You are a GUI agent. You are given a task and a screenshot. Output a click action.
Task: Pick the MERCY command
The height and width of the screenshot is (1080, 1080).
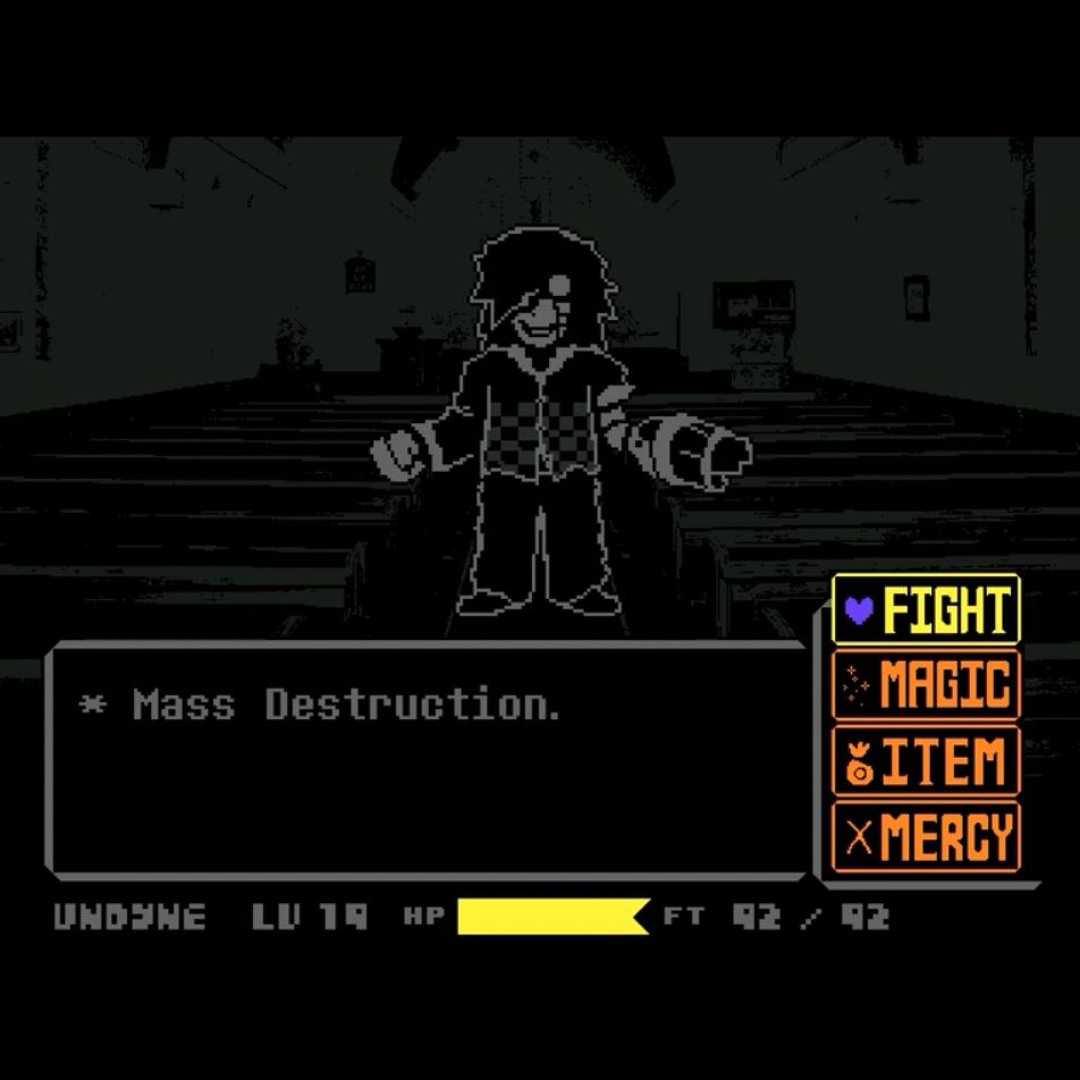pos(926,837)
